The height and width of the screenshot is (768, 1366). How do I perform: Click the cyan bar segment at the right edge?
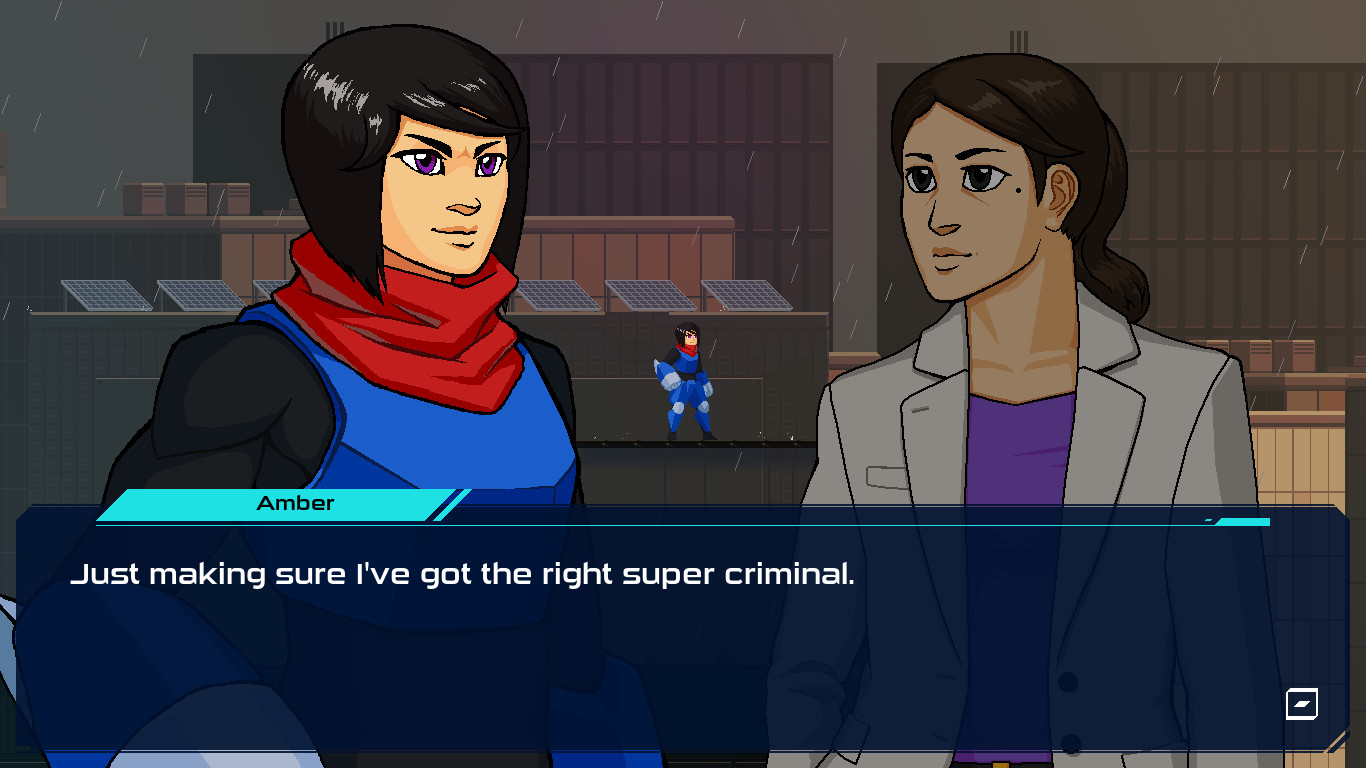click(1243, 521)
